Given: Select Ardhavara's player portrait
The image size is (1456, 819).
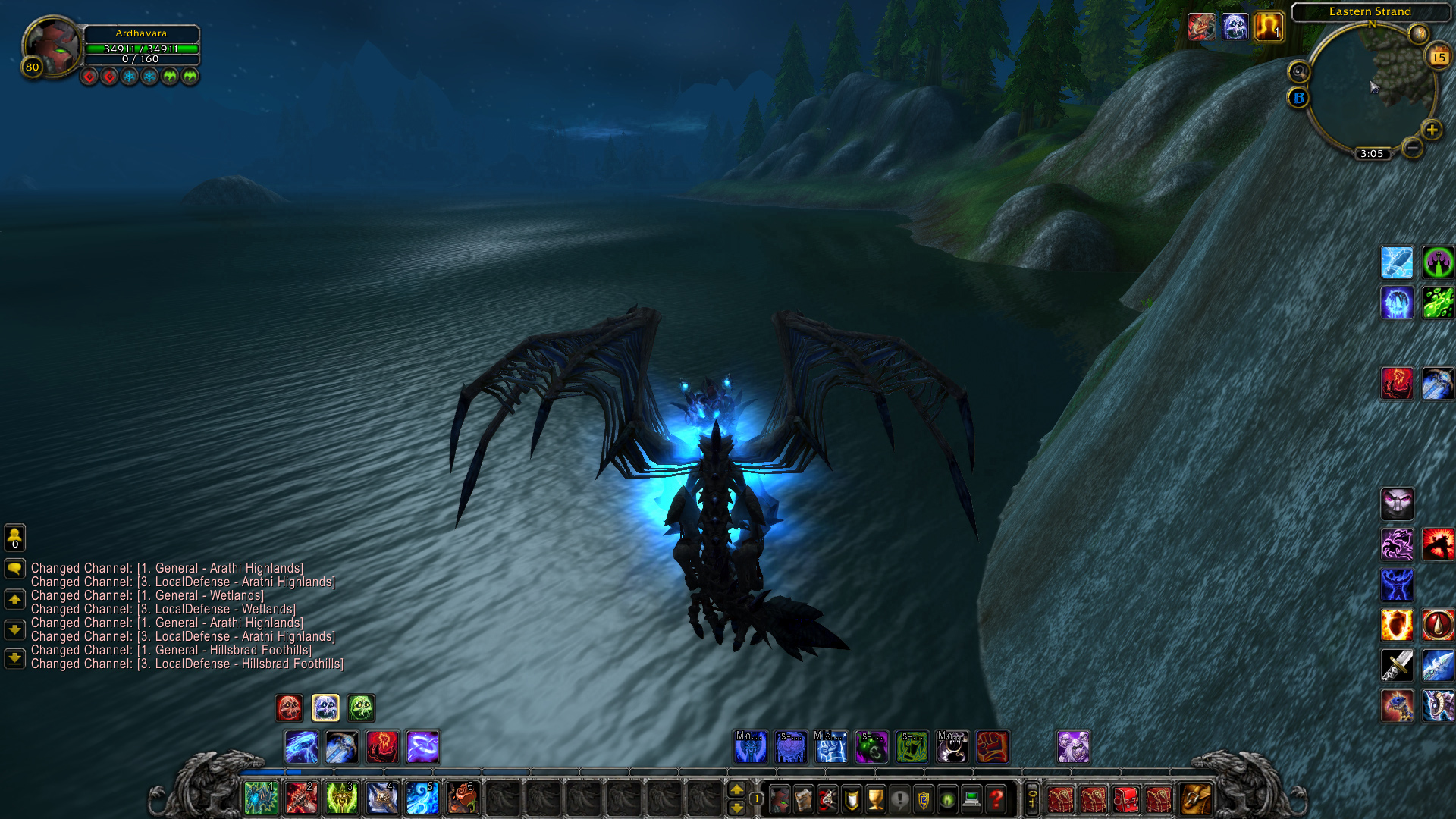Looking at the screenshot, I should coord(52,45).
